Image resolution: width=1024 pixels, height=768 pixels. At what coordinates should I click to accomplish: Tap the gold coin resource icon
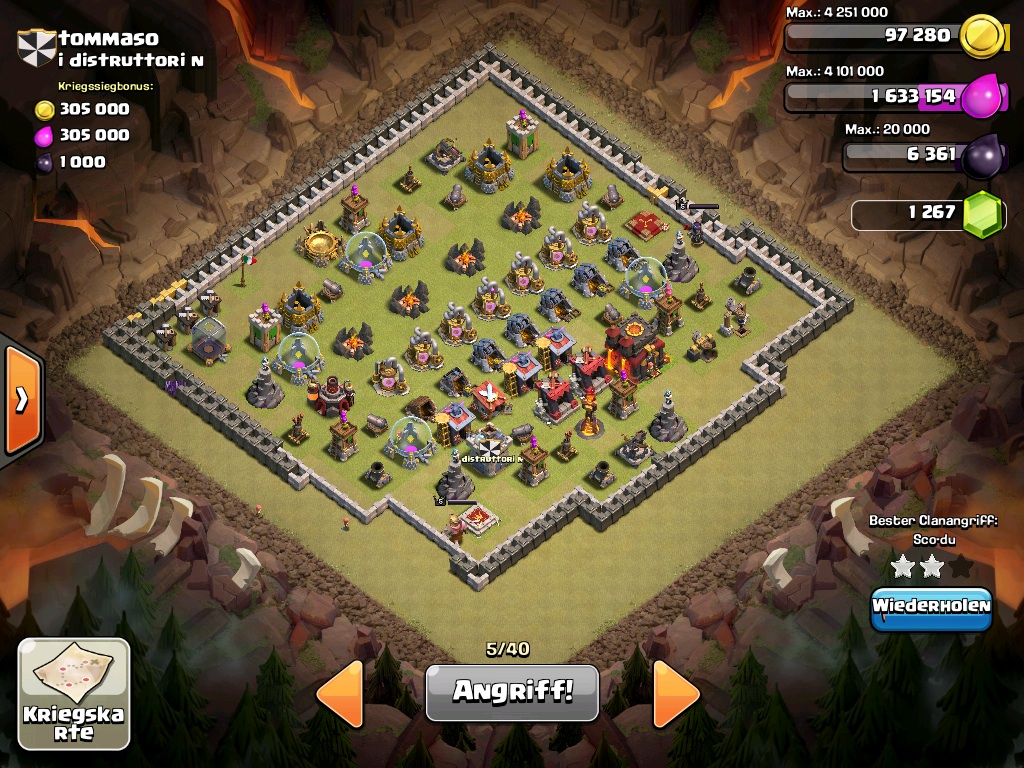(981, 37)
